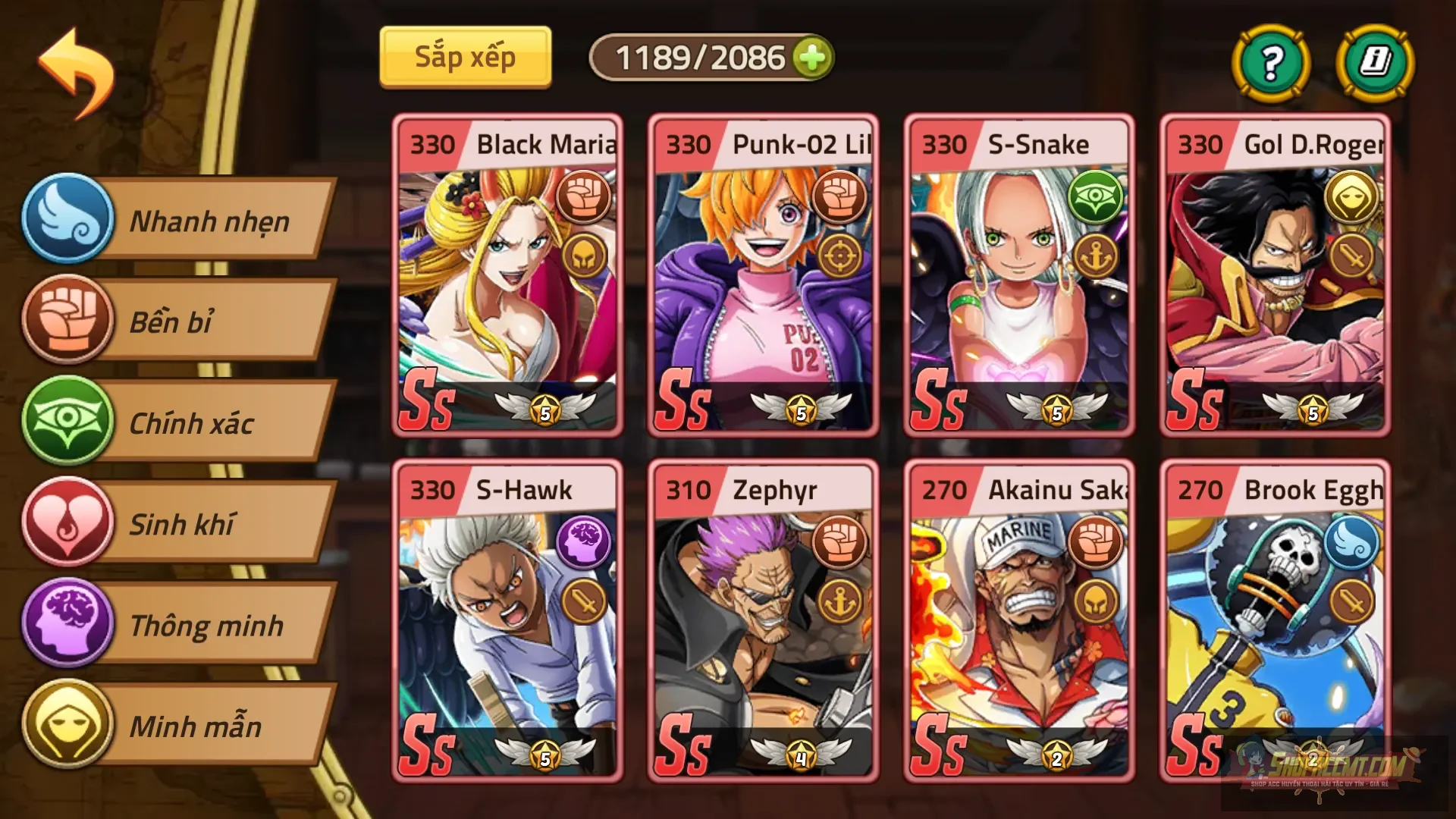
Task: Select the Nhanh nhẹn speed filter icon
Action: 67,220
